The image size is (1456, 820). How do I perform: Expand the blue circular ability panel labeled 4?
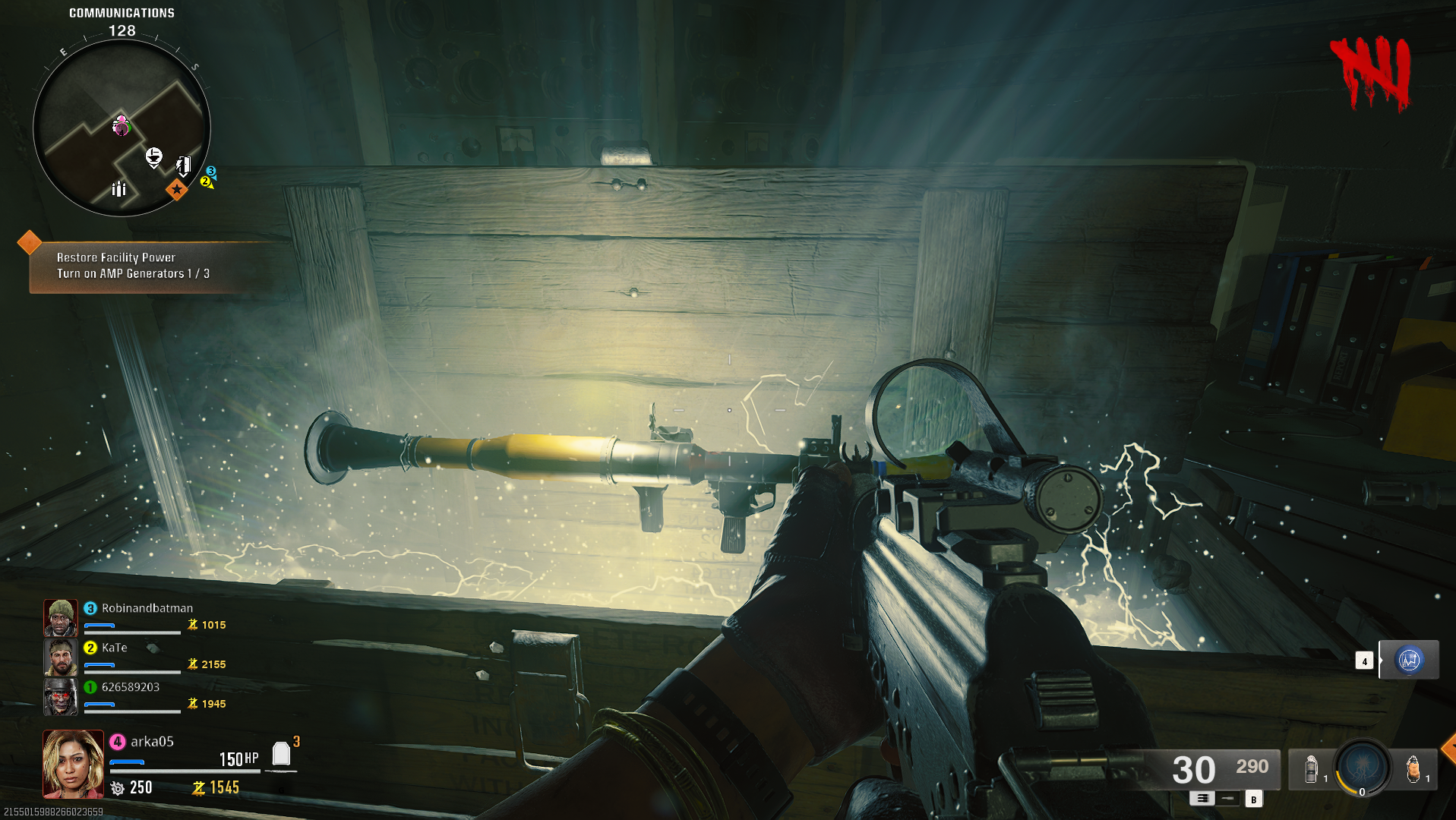click(x=1409, y=660)
